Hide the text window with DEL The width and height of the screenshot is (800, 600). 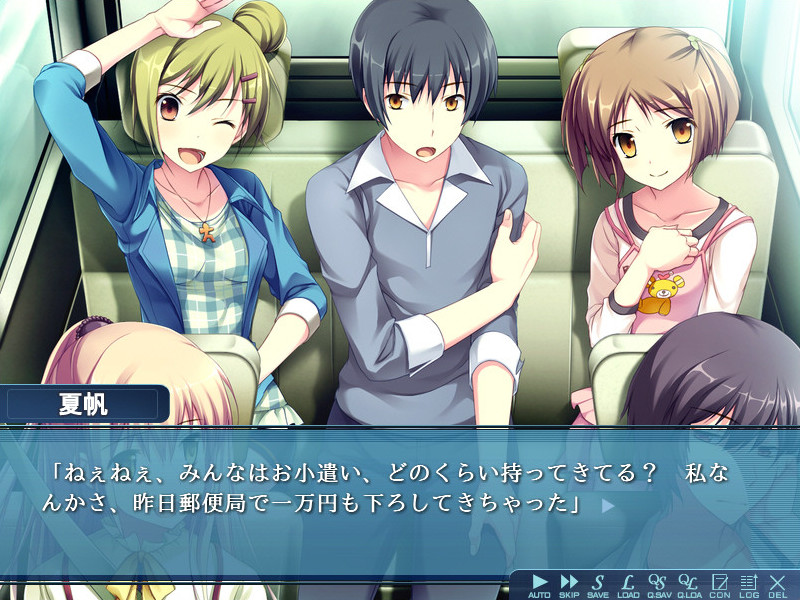(777, 584)
